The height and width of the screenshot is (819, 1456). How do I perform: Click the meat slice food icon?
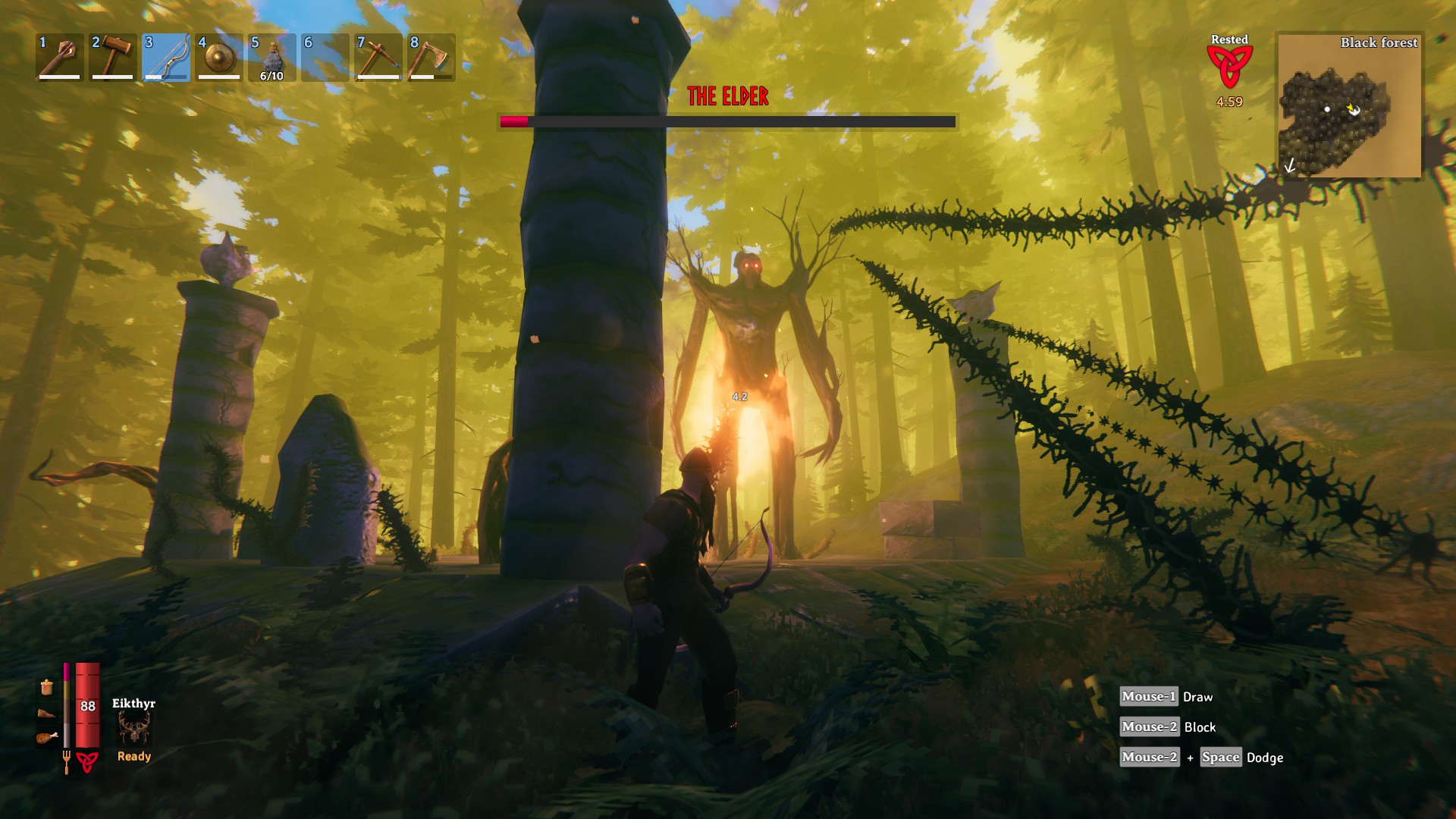[x=47, y=713]
